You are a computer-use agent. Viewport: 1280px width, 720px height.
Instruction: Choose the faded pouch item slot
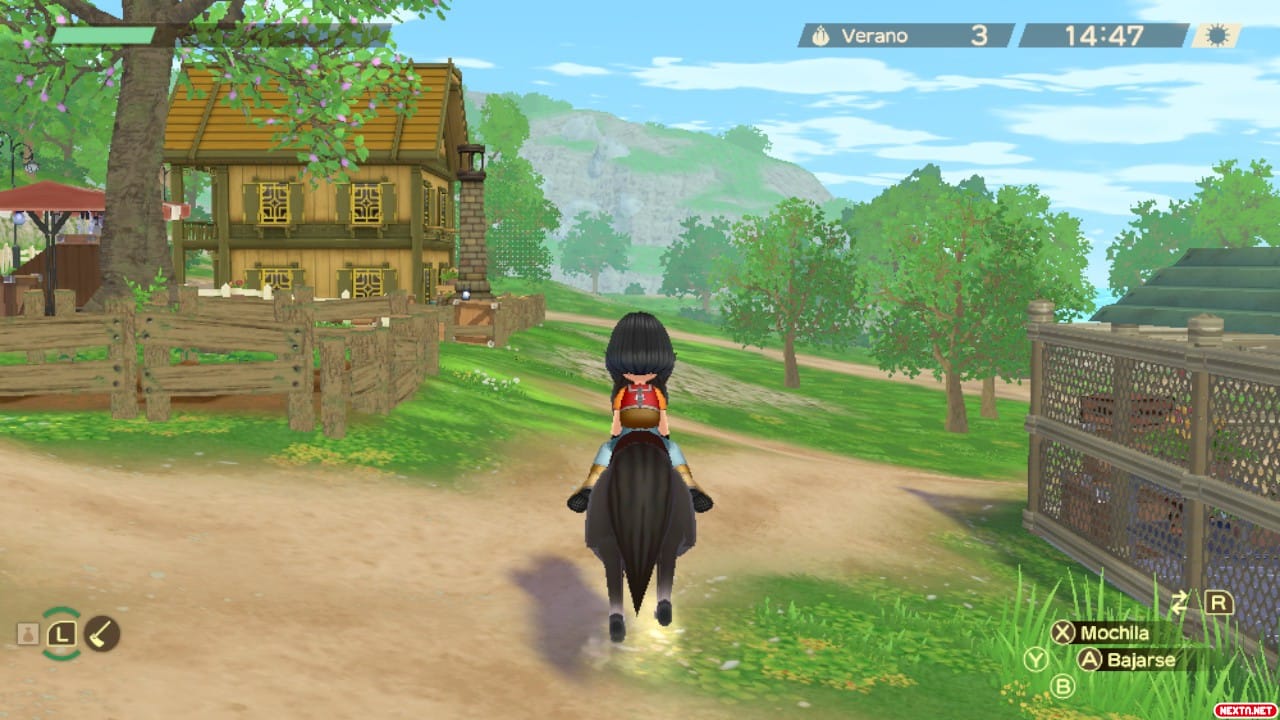tap(28, 634)
